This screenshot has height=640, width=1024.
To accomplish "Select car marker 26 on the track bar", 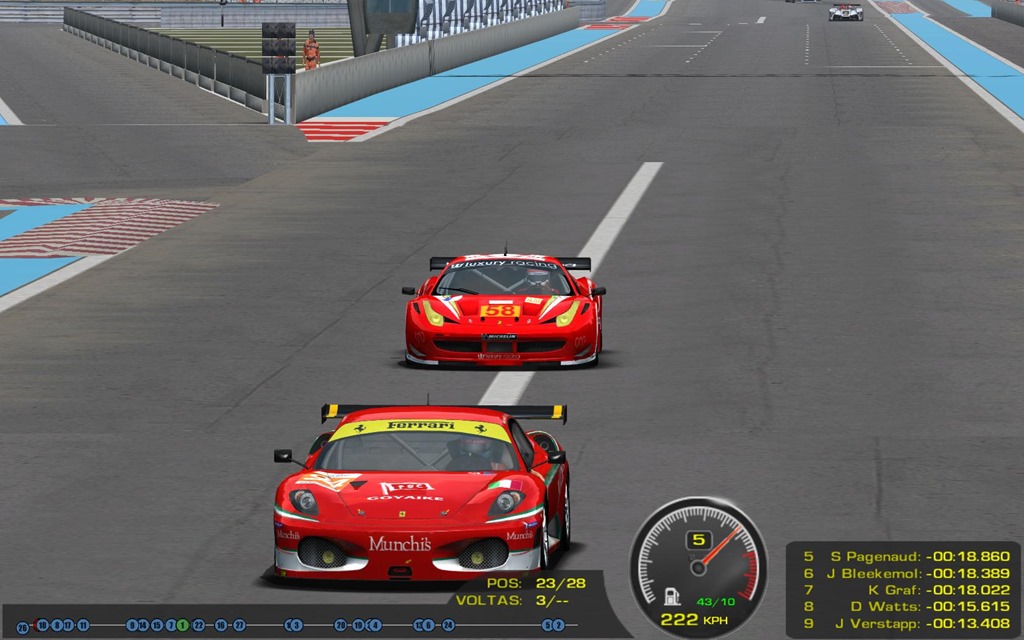I will [22, 626].
